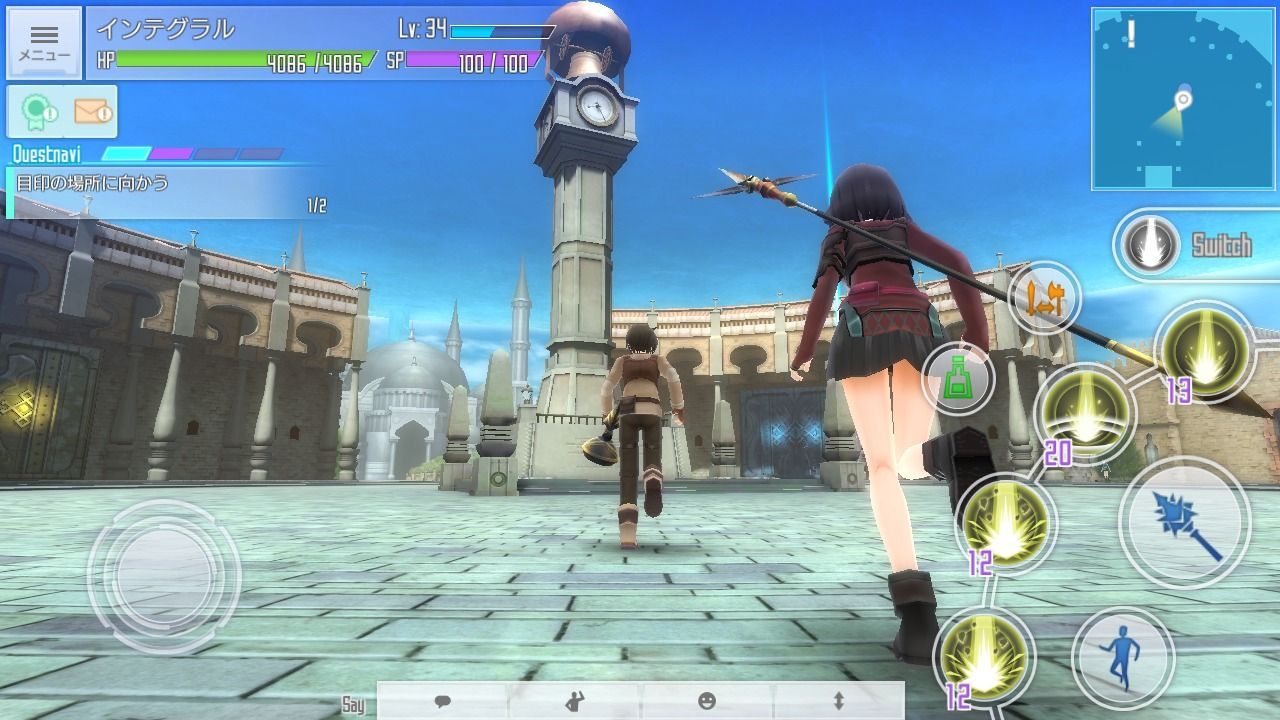Open chat via the speech-bubble icon

pos(442,703)
